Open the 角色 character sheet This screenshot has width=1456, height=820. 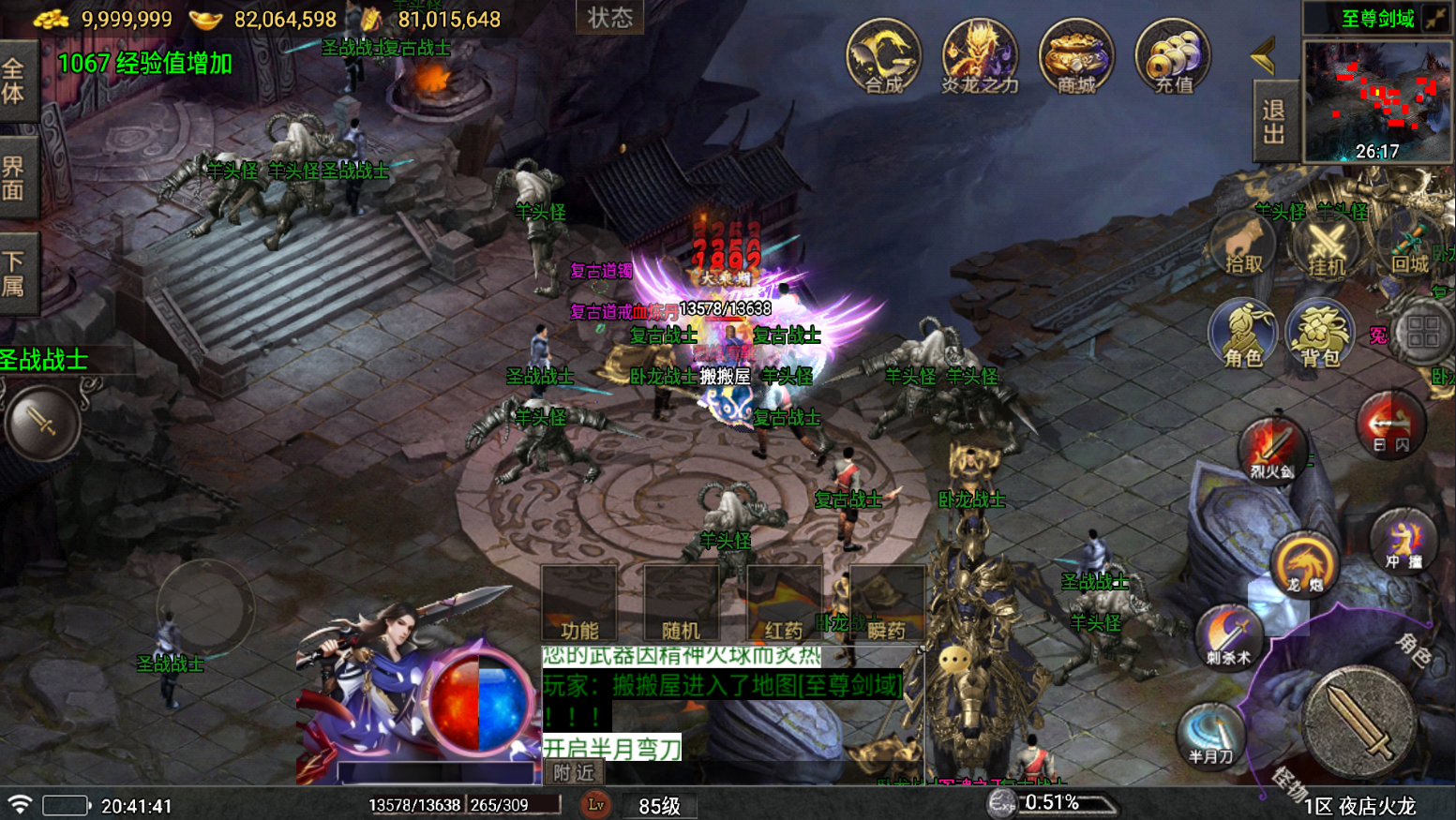coord(1243,335)
